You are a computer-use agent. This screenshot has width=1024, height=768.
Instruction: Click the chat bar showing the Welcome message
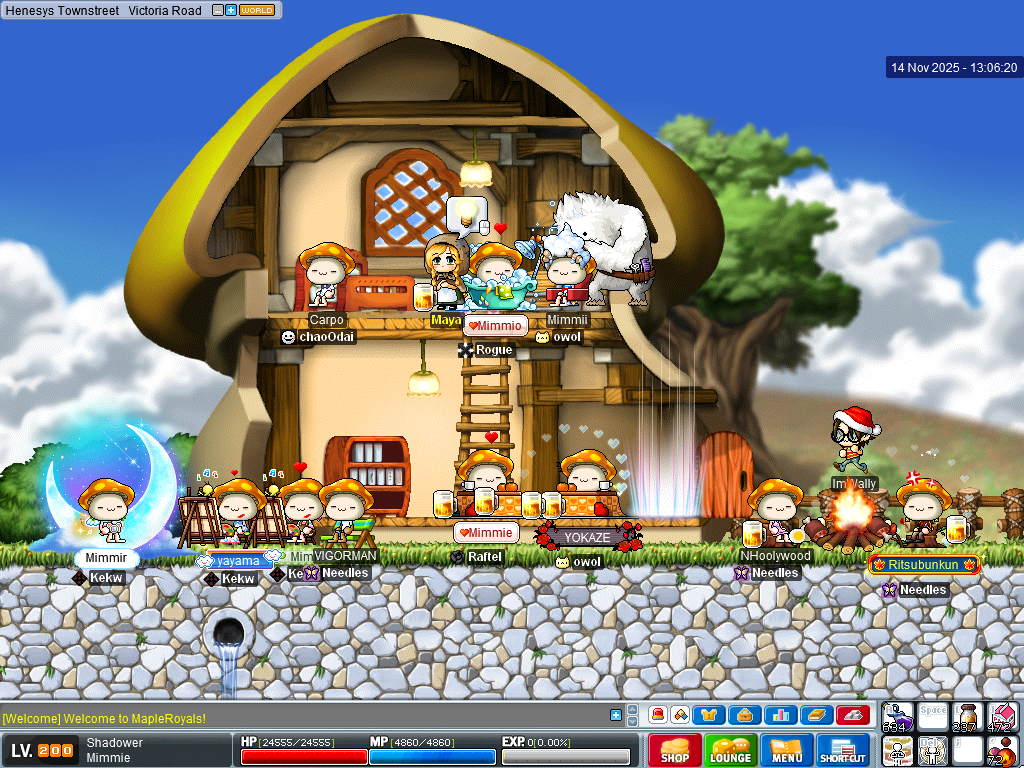(300, 718)
